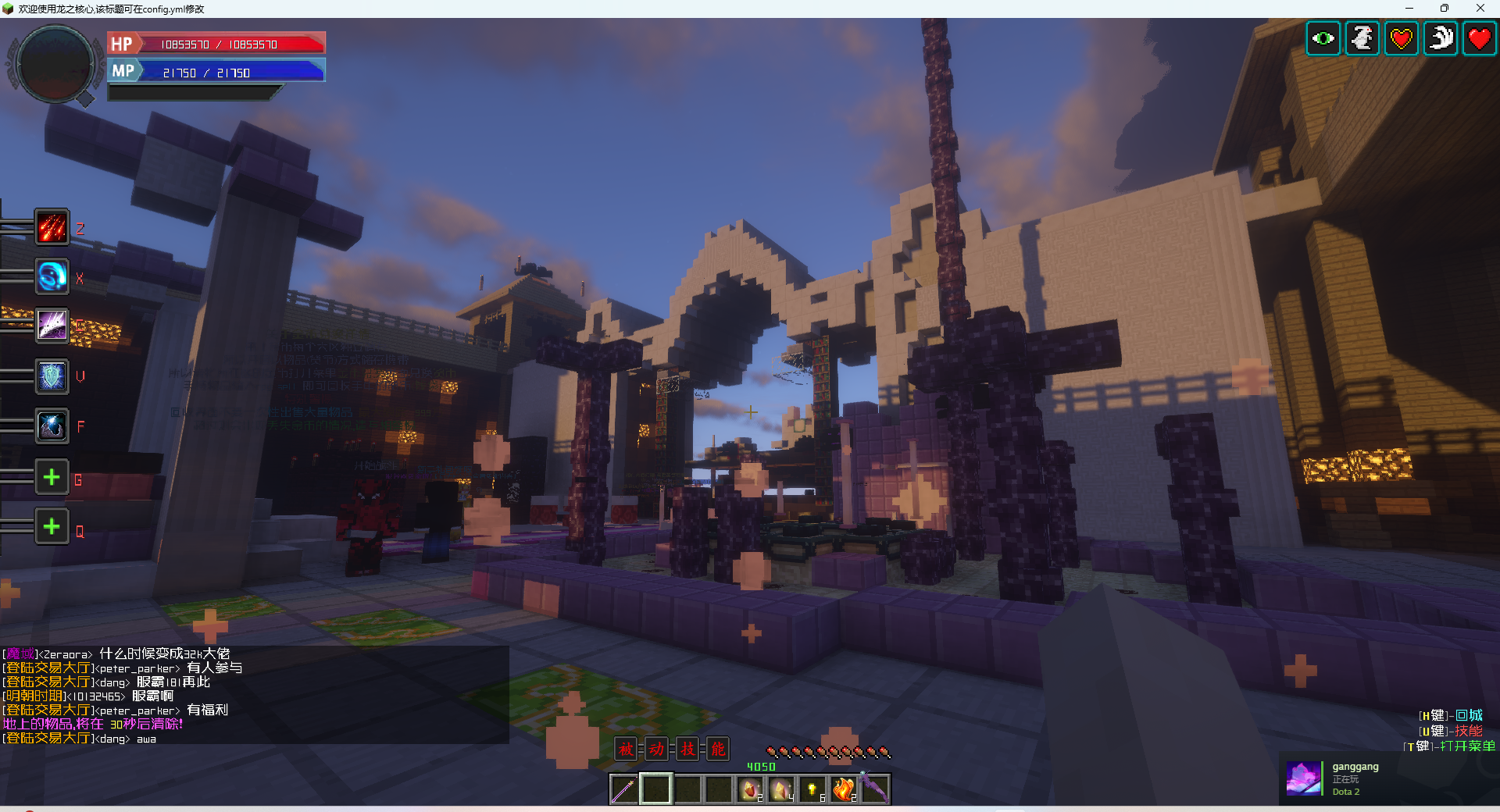This screenshot has height=812, width=1500.
Task: Select the flame item hotbar slot
Action: (844, 789)
